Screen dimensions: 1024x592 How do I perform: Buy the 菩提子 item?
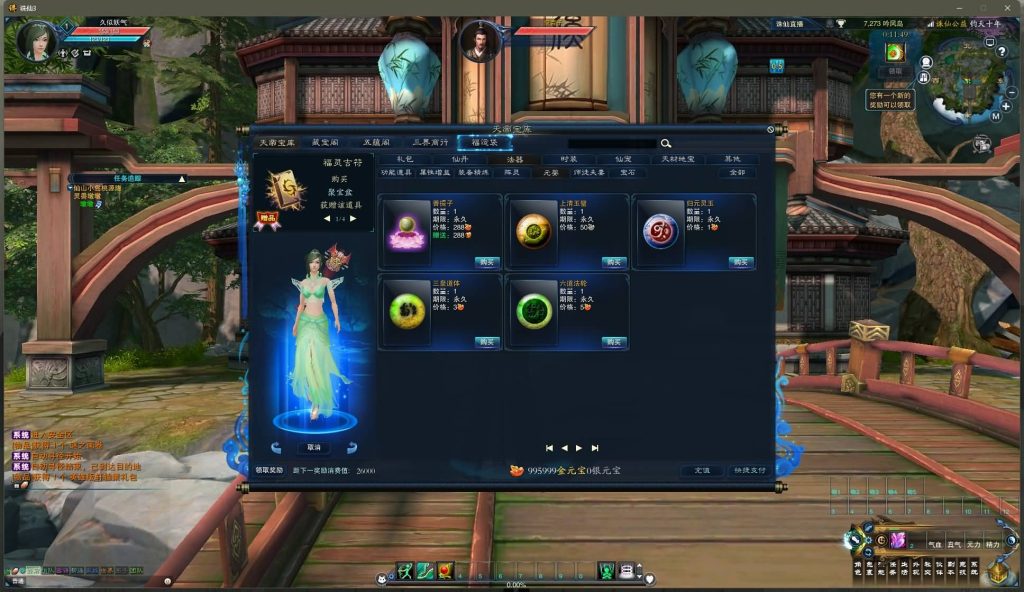487,261
